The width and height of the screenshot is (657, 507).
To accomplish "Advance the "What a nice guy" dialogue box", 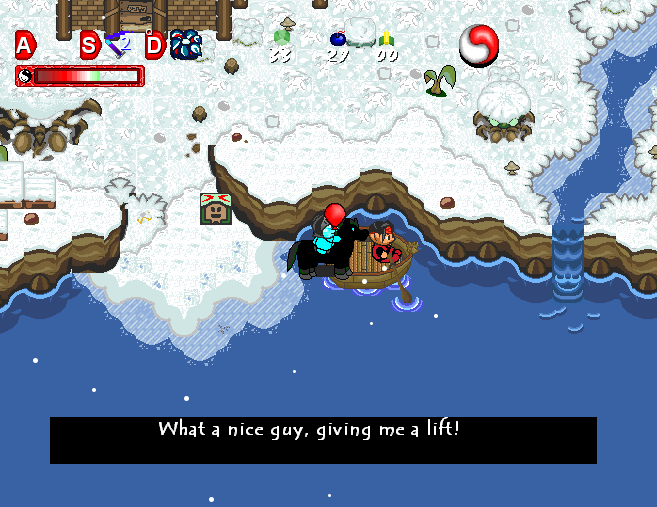I will [x=323, y=440].
